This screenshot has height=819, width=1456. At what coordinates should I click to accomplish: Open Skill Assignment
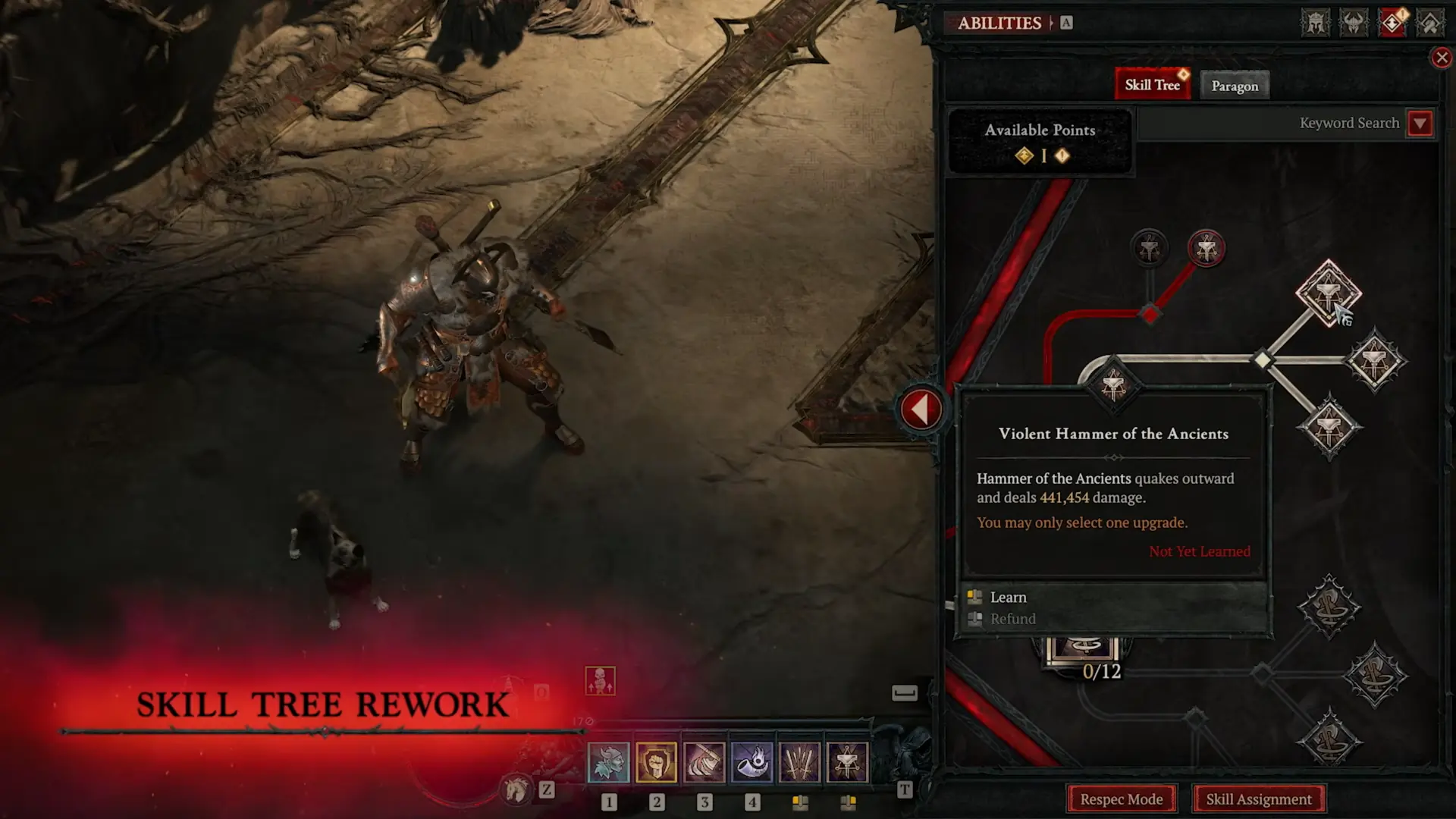click(x=1259, y=799)
